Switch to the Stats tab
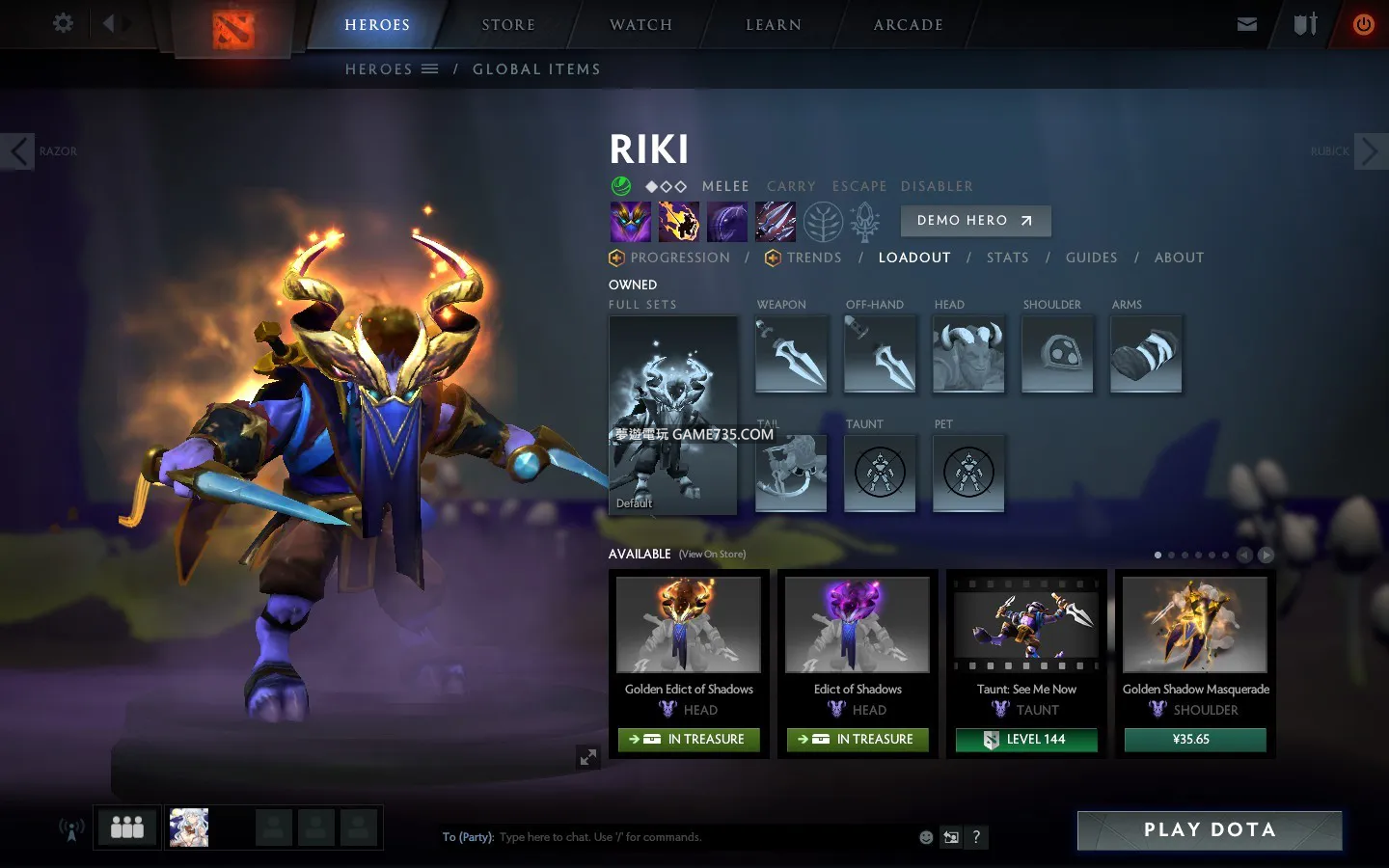Screen dimensions: 1389x868 coord(1007,258)
